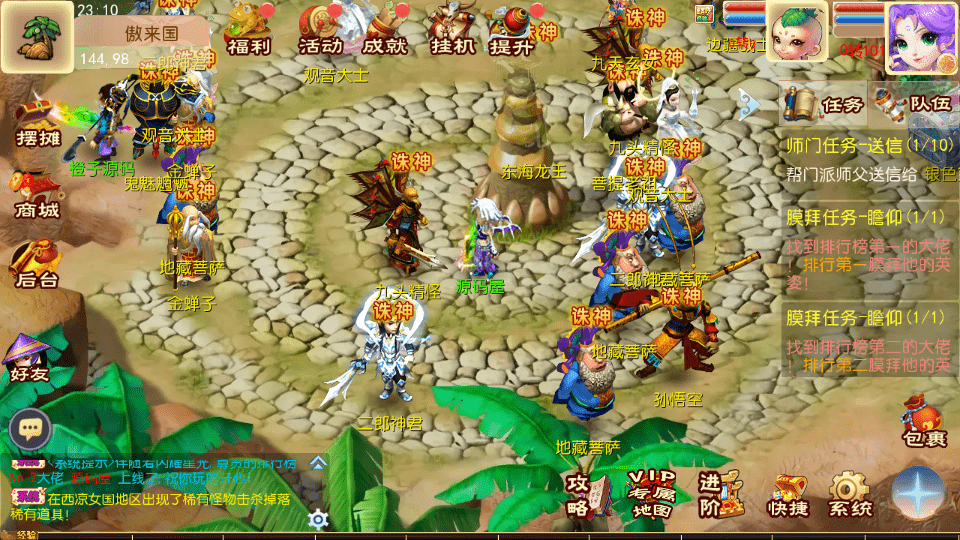The height and width of the screenshot is (540, 960).
Task: Open the VIP专属地图 exclusive map
Action: click(x=652, y=492)
